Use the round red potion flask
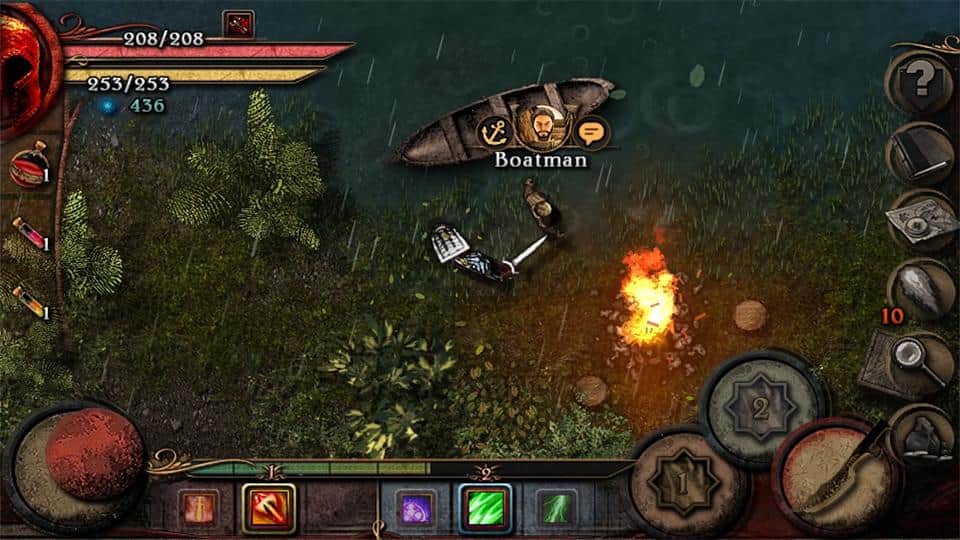Image resolution: width=960 pixels, height=540 pixels. point(28,168)
